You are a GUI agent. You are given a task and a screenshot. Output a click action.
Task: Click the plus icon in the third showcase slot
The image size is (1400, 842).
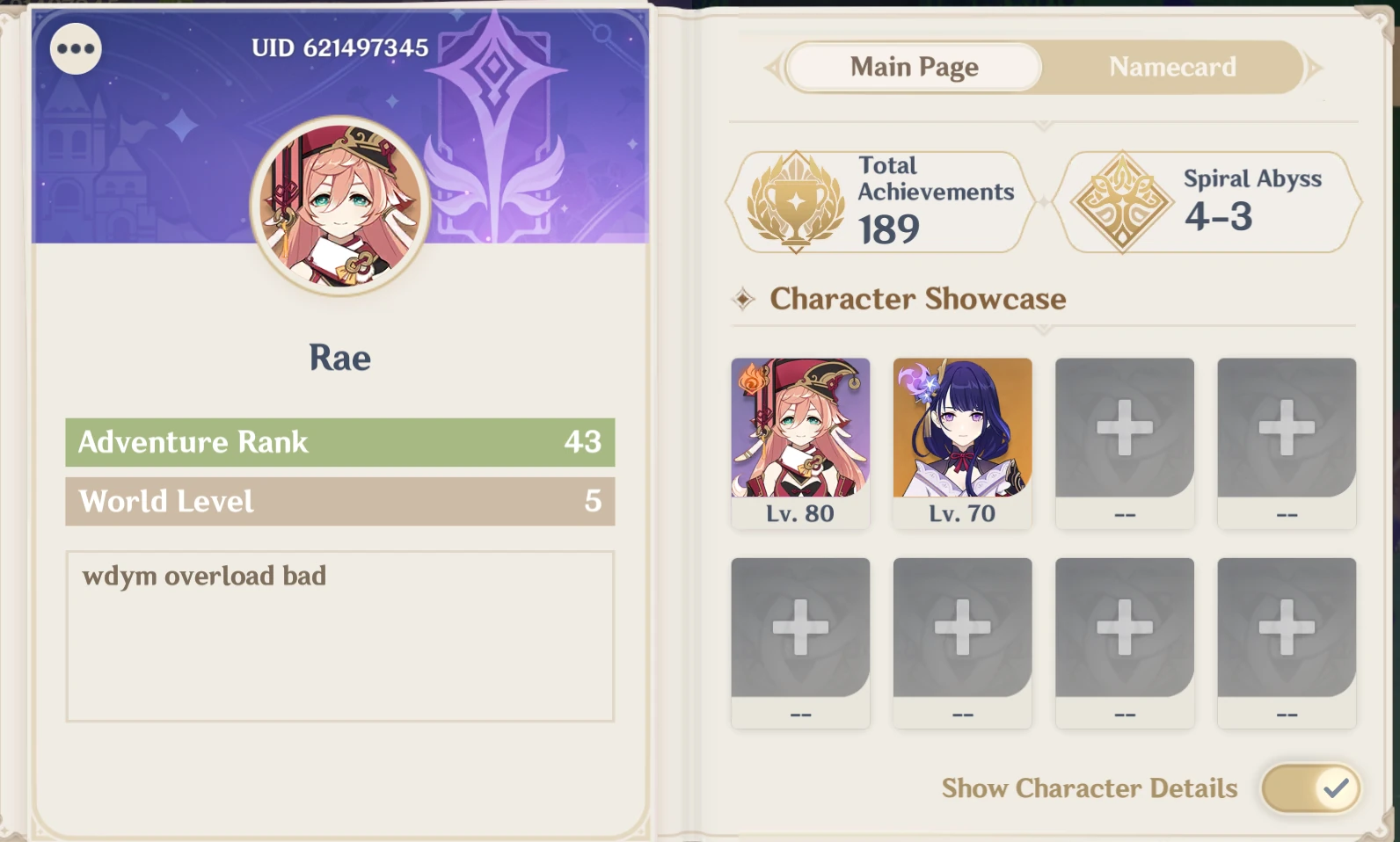point(1125,428)
